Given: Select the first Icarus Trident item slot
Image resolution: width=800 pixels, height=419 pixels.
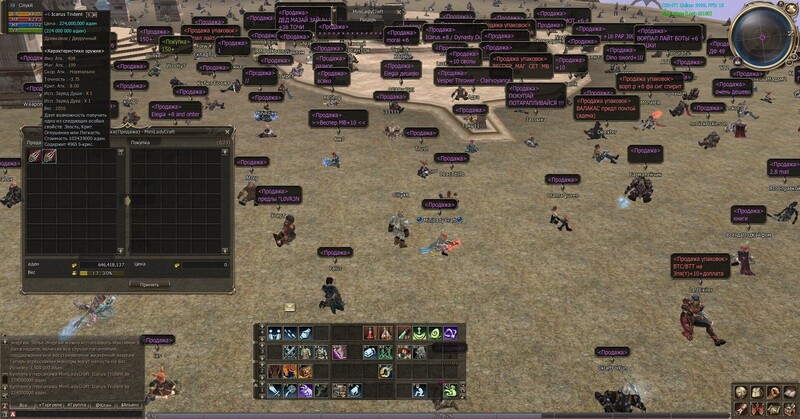Looking at the screenshot, I should pyautogui.click(x=33, y=157).
